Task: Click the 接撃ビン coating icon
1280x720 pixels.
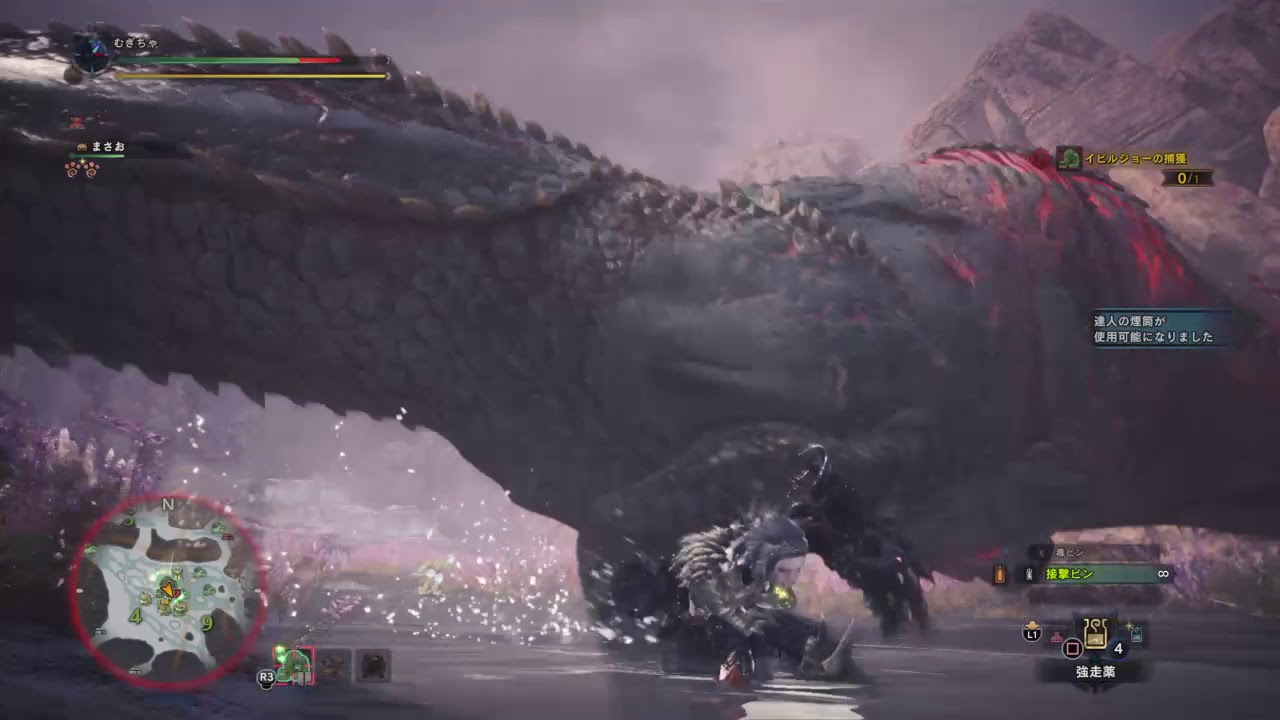Action: 1028,575
